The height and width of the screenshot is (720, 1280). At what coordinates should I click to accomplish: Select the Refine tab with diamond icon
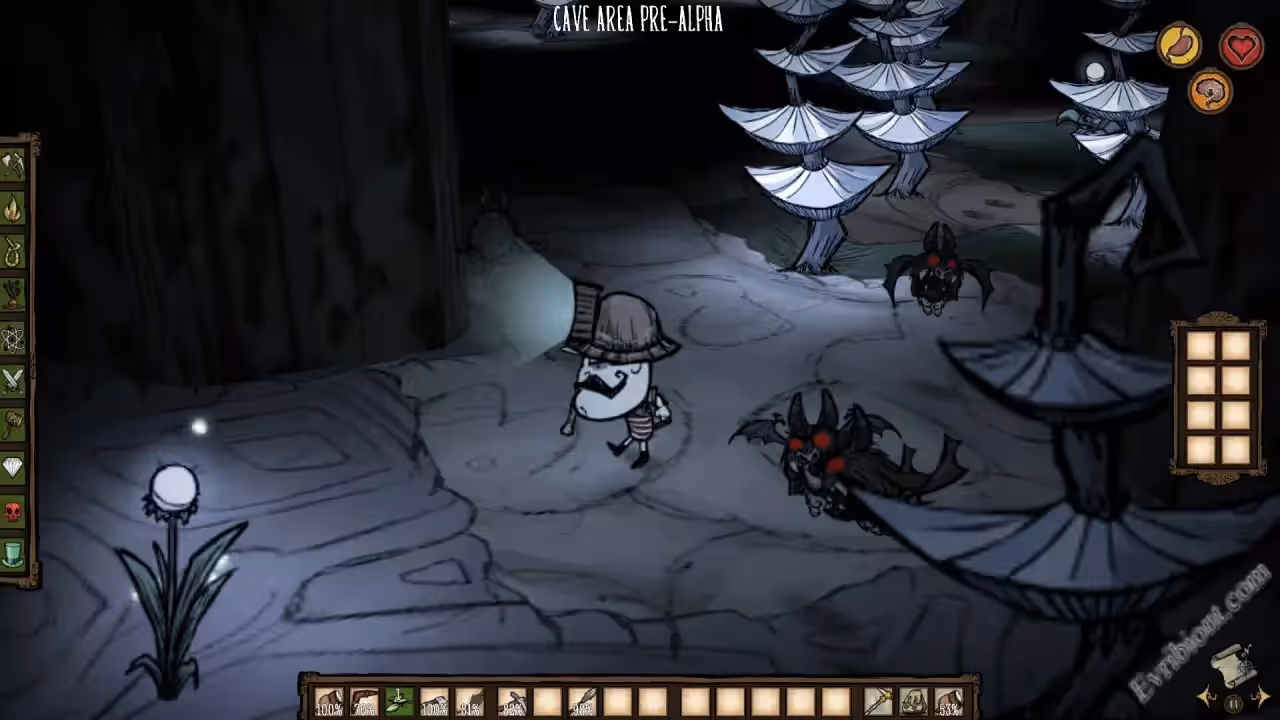(13, 467)
